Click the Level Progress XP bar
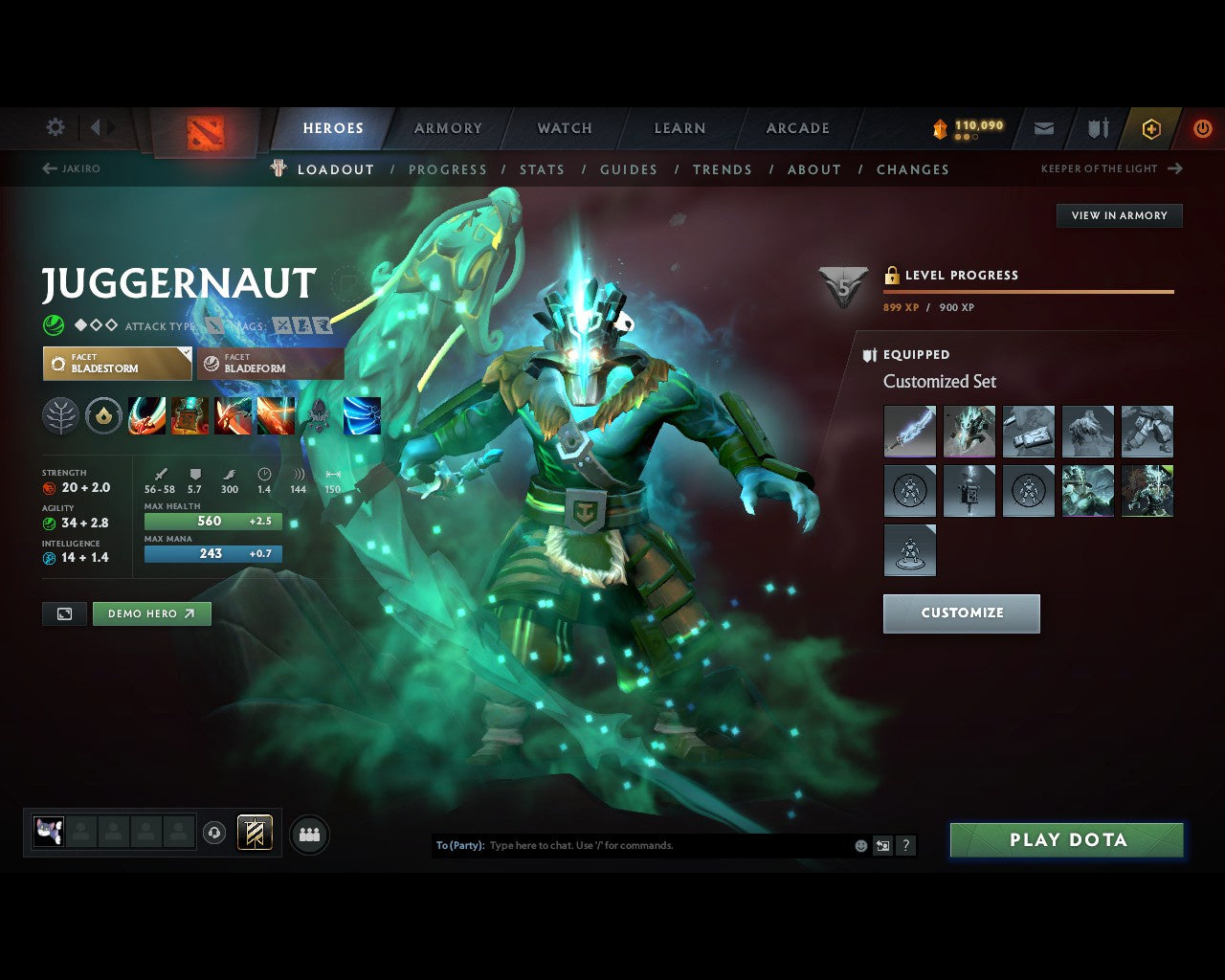Viewport: 1225px width, 980px height. (x=1028, y=290)
